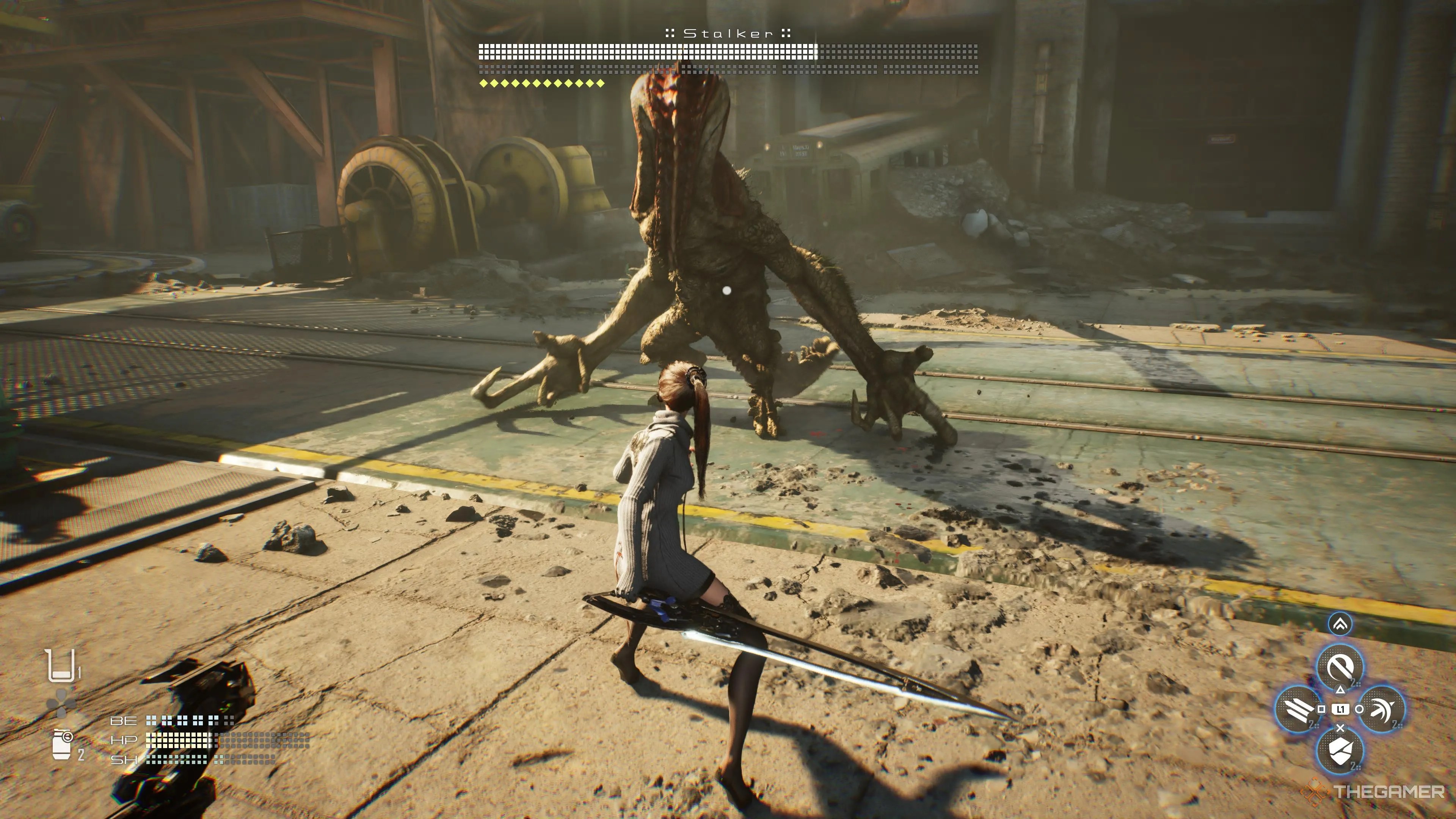1456x819 pixels.
Task: Click the grenade item icon showing count 2
Action: [x=61, y=745]
